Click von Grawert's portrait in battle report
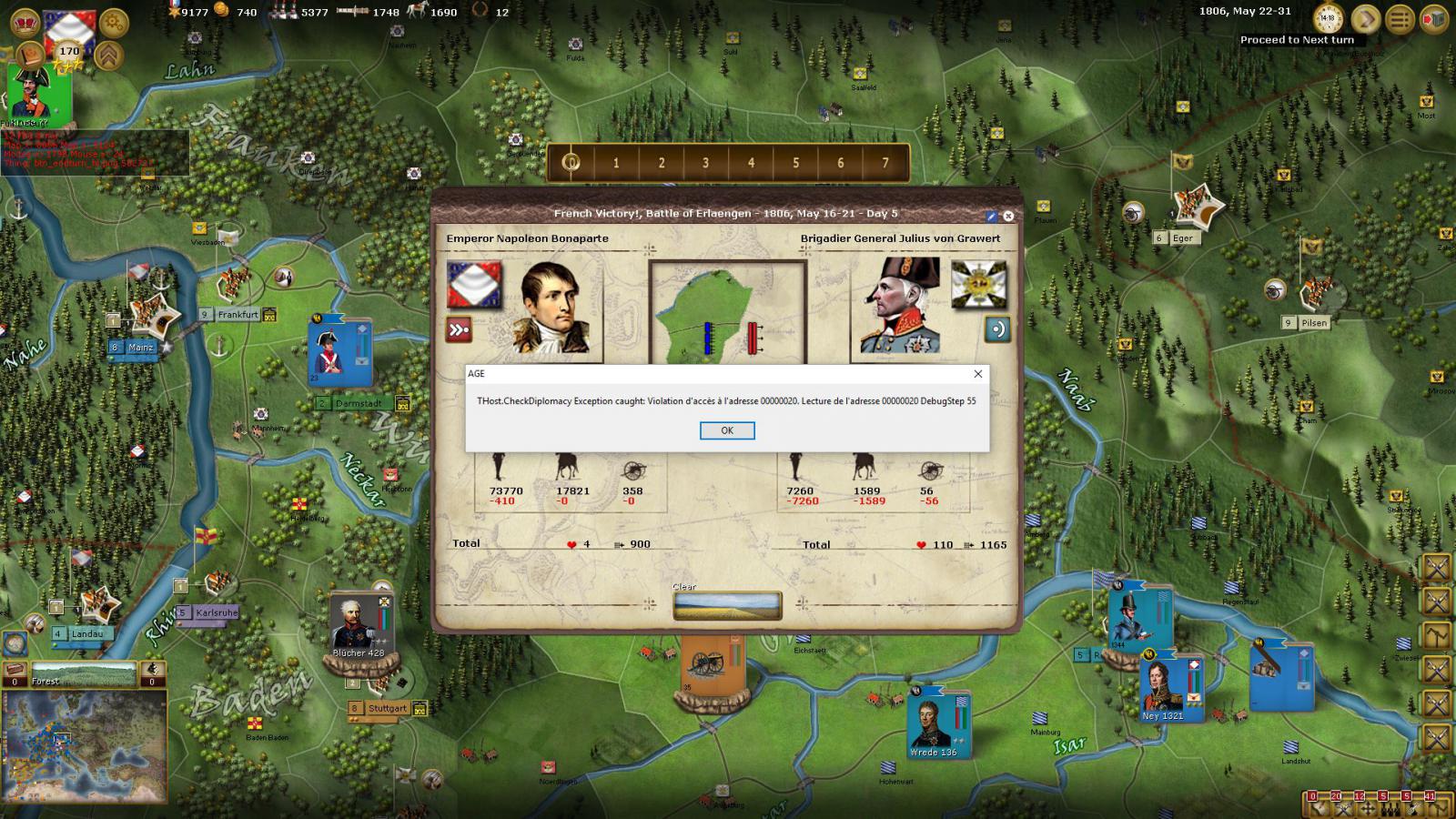 pyautogui.click(x=900, y=306)
